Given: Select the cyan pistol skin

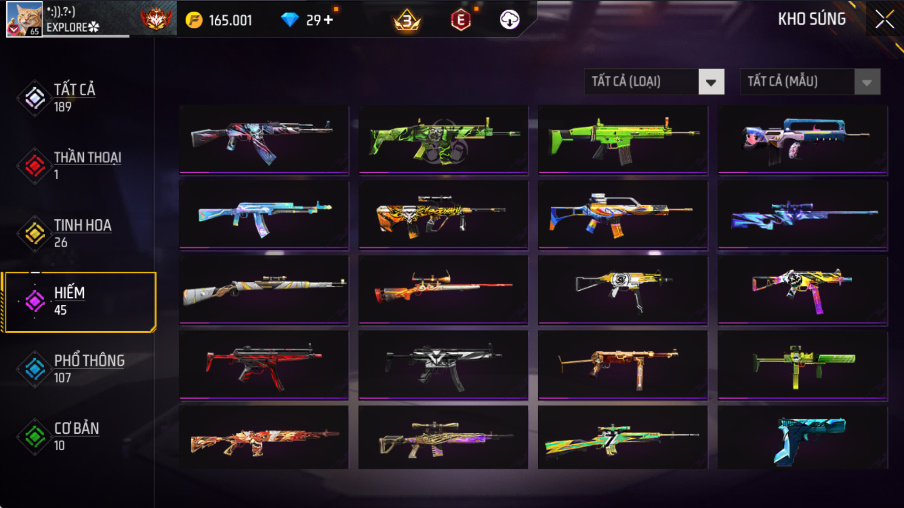Looking at the screenshot, I should pyautogui.click(x=802, y=437).
